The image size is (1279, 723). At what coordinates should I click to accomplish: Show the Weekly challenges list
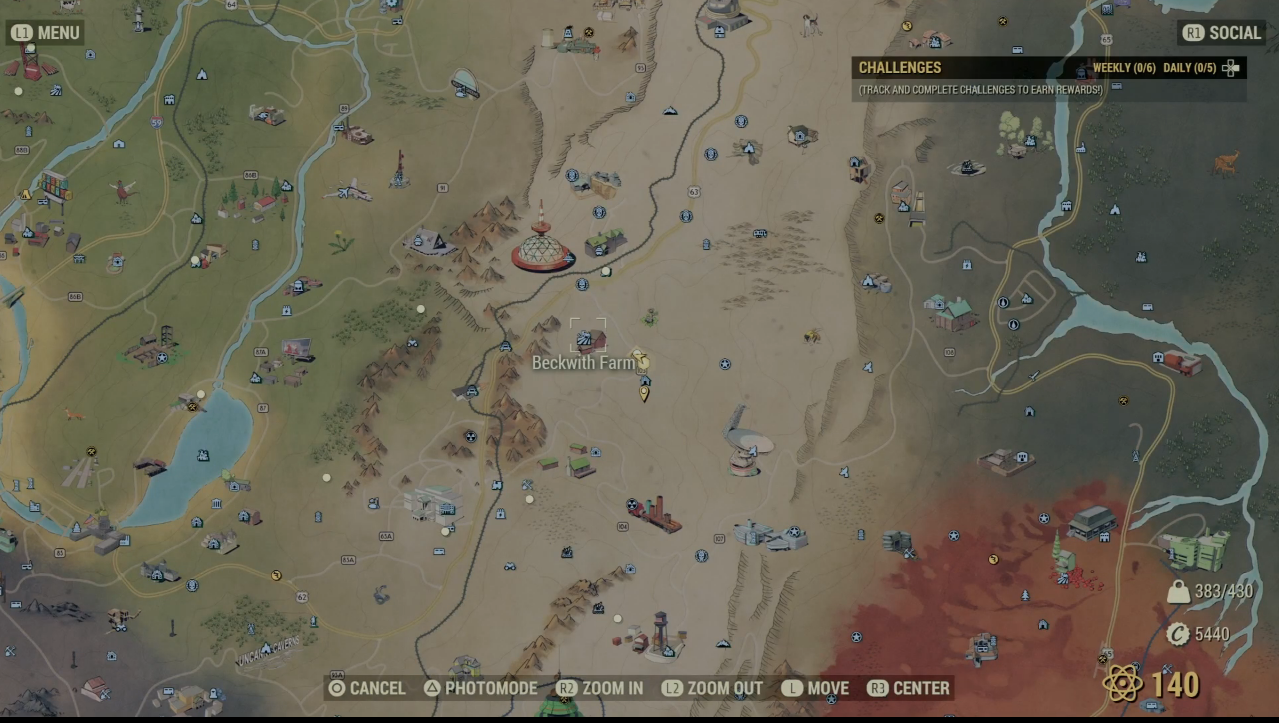(x=1124, y=68)
